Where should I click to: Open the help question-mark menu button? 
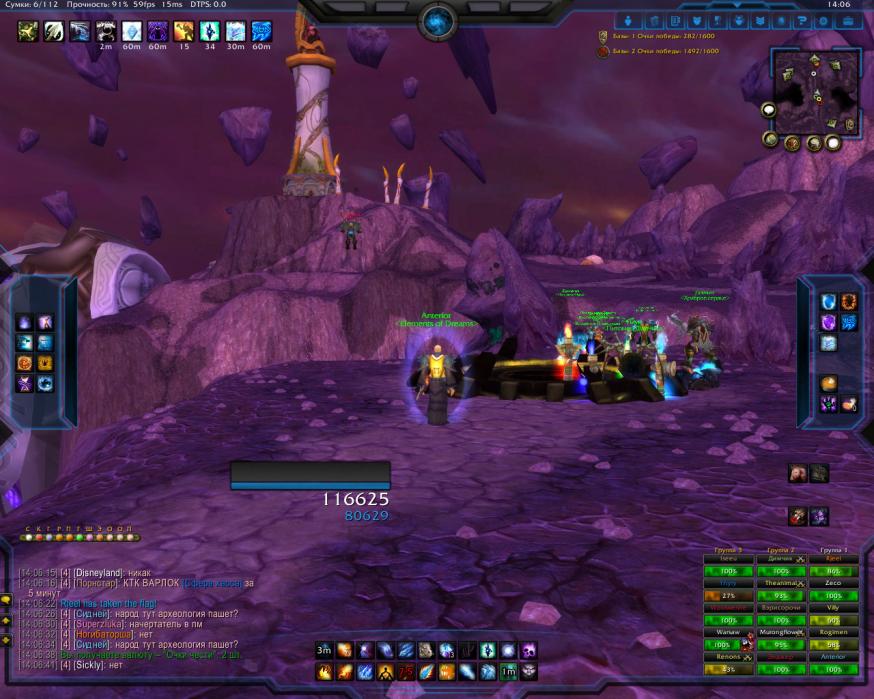coord(801,20)
